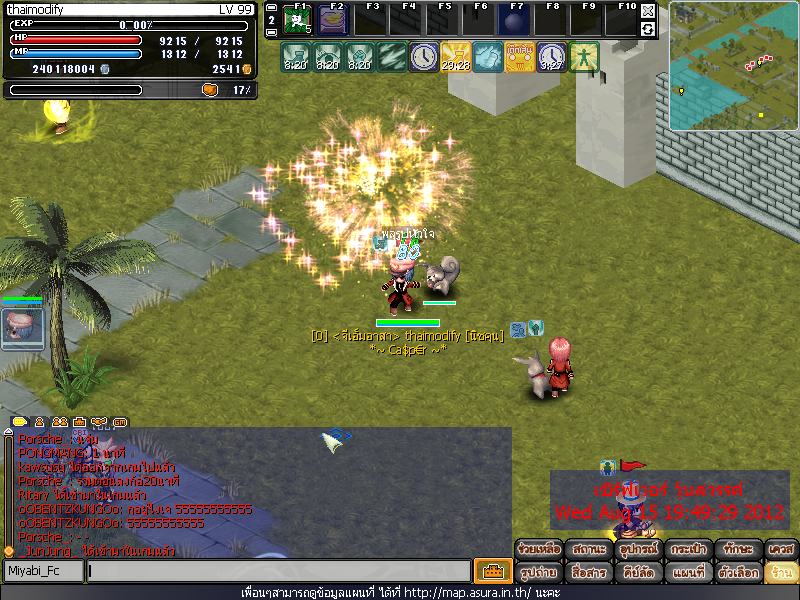Click the minimap in the corner
Screen dimensions: 800x600
(x=734, y=66)
